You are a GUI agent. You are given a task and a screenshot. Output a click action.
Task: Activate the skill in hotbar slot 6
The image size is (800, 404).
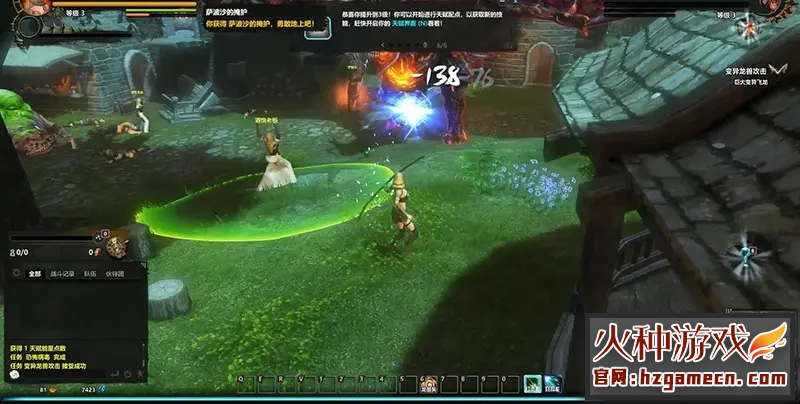tap(429, 383)
